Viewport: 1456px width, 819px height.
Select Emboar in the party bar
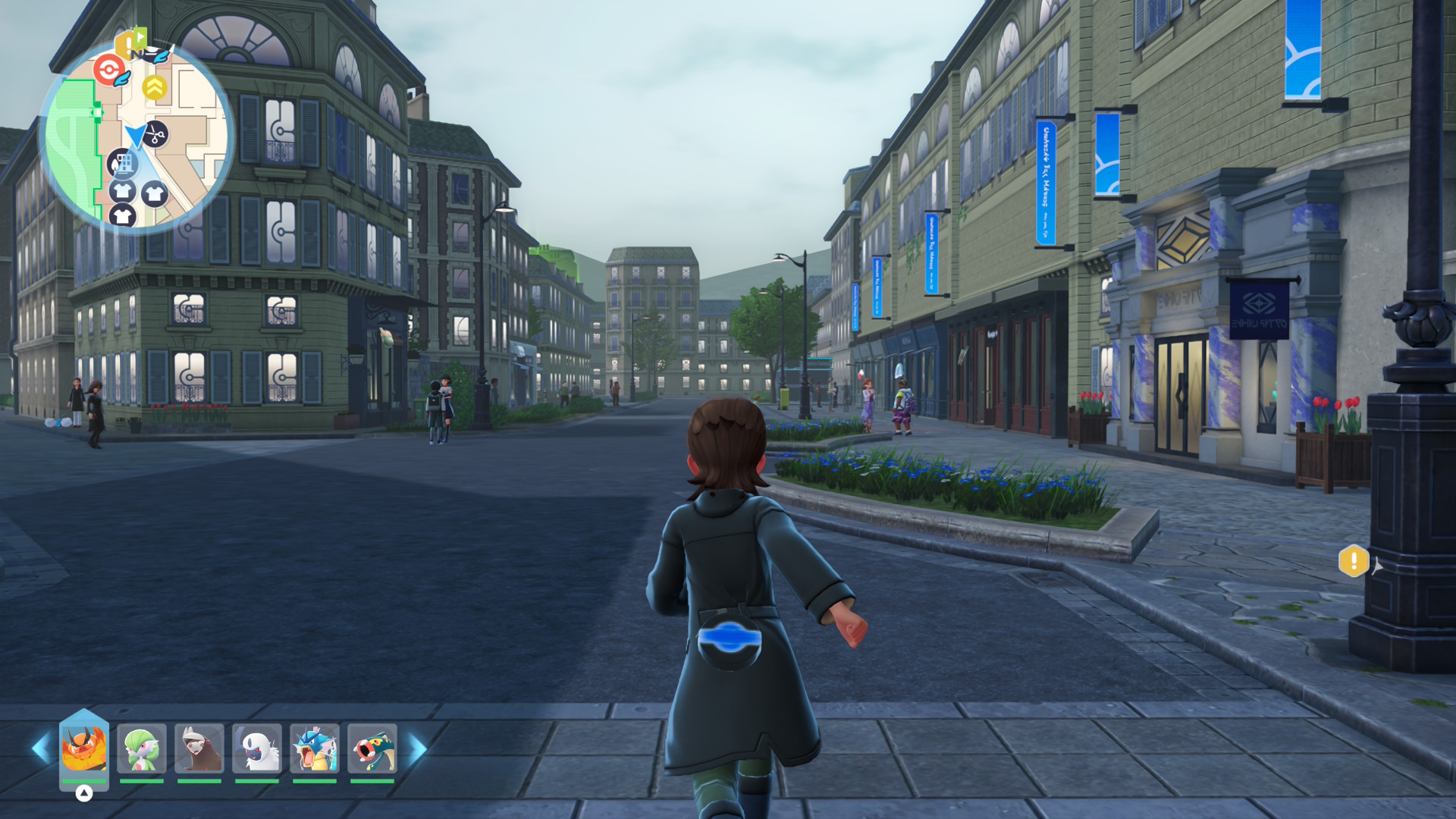pyautogui.click(x=84, y=748)
